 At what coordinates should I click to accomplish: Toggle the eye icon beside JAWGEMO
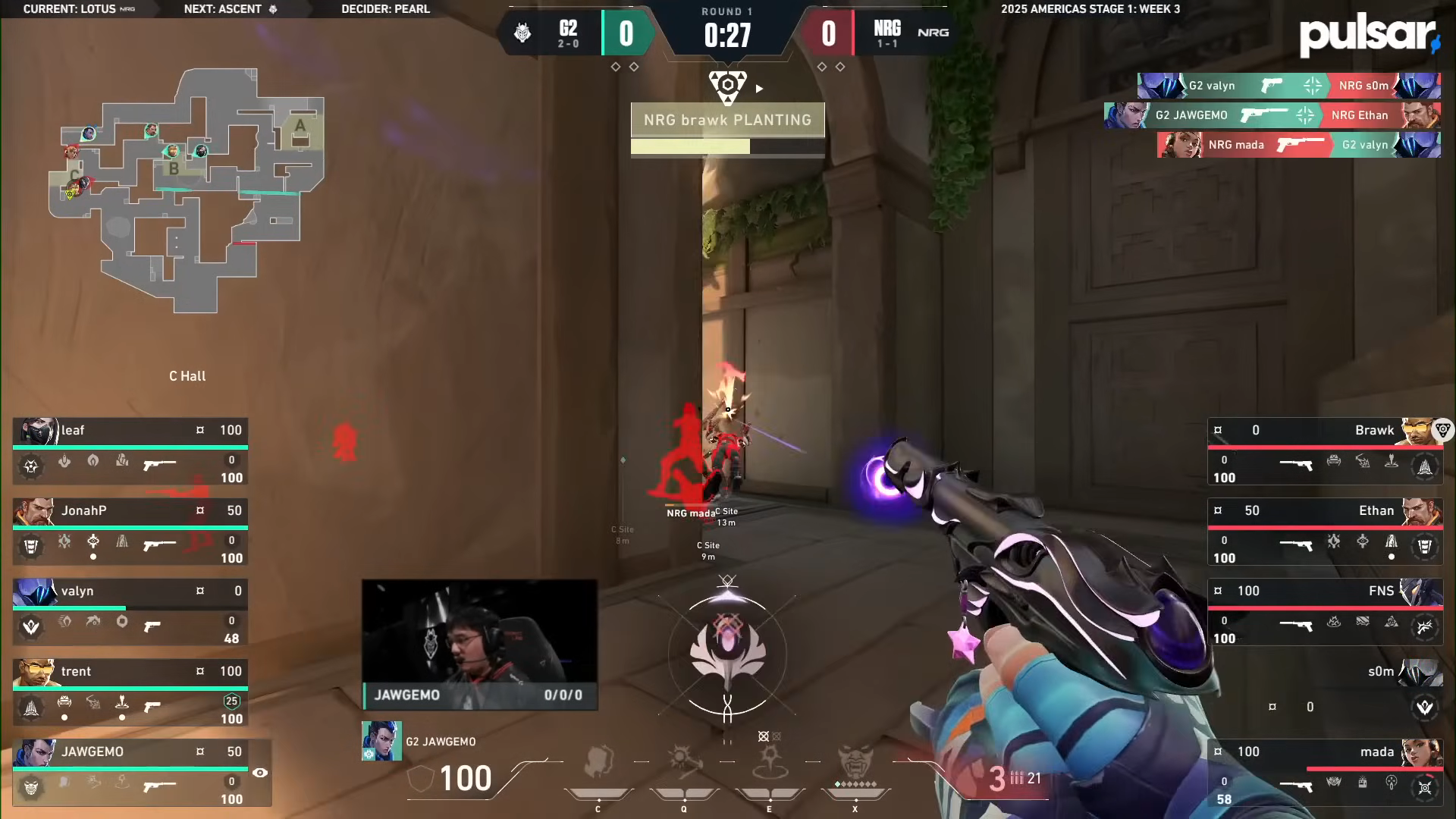[x=259, y=773]
